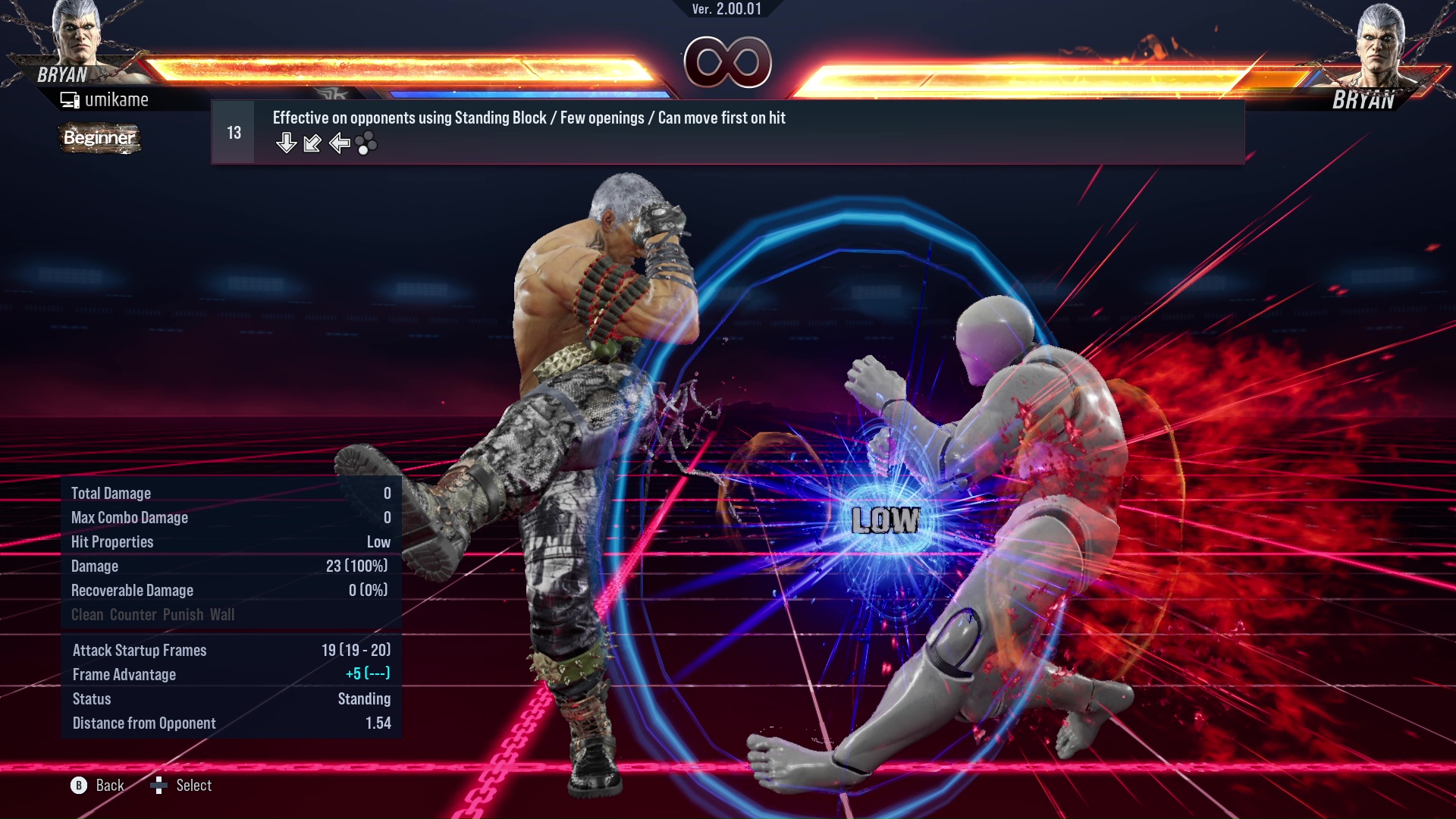Click the d-pad Select icon
The image size is (1456, 819).
pos(159,786)
